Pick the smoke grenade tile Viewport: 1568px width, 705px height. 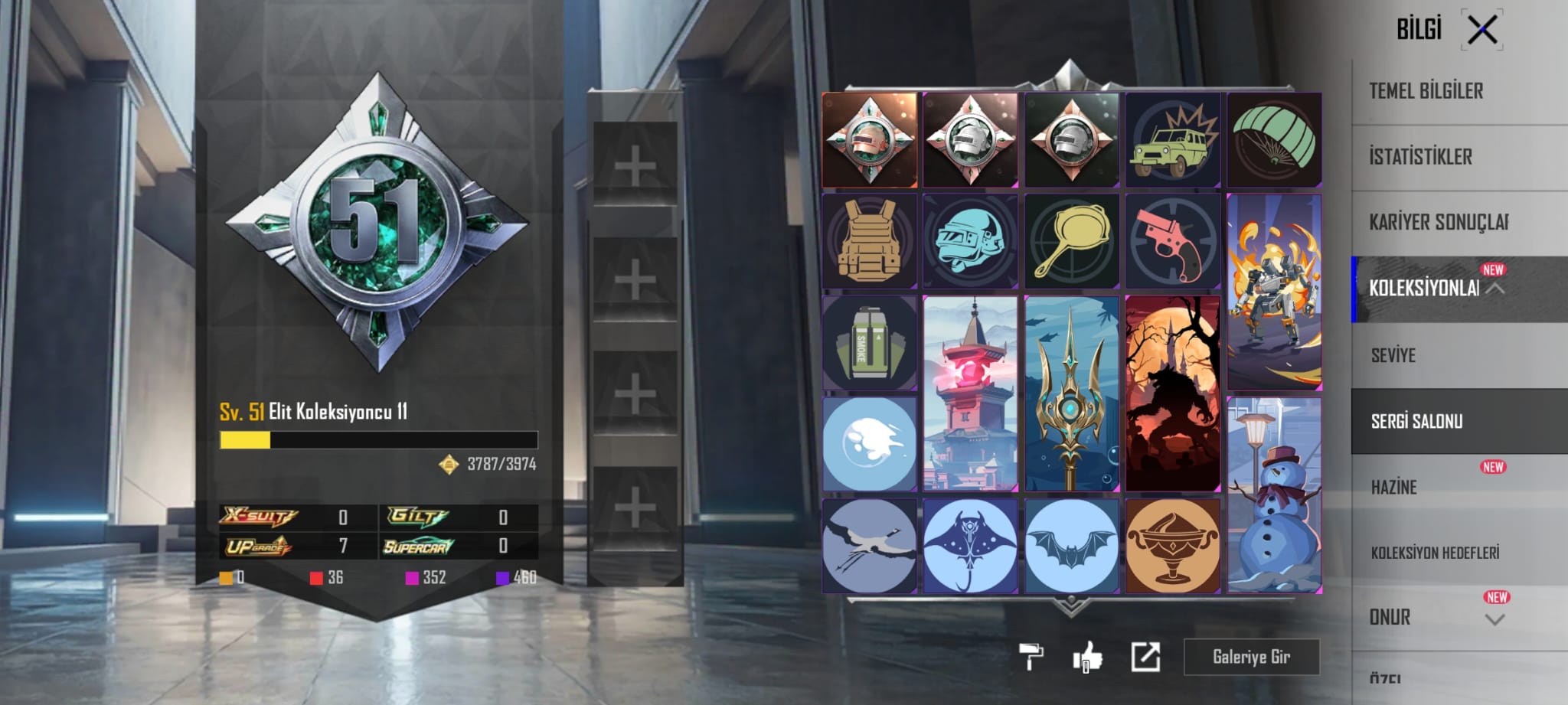tap(869, 343)
